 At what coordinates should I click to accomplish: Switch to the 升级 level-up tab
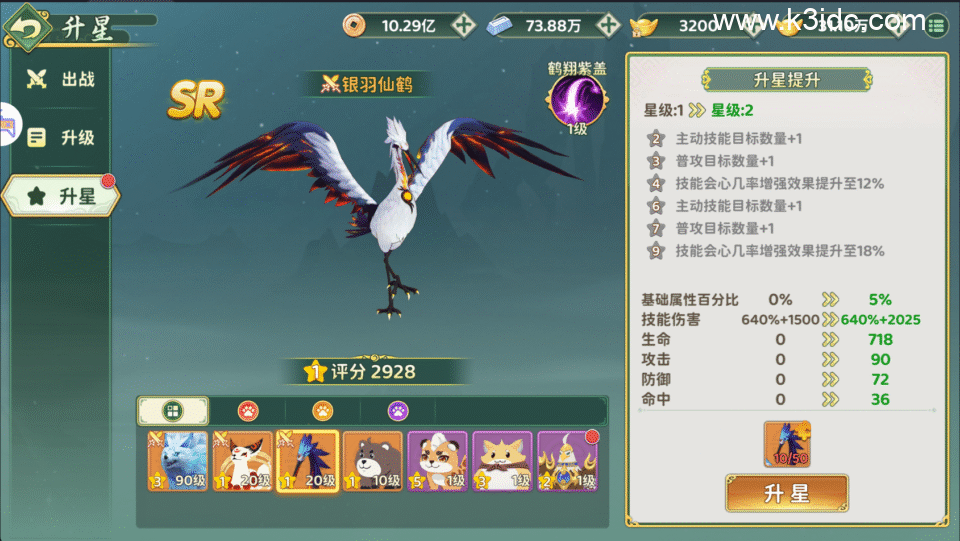click(62, 137)
